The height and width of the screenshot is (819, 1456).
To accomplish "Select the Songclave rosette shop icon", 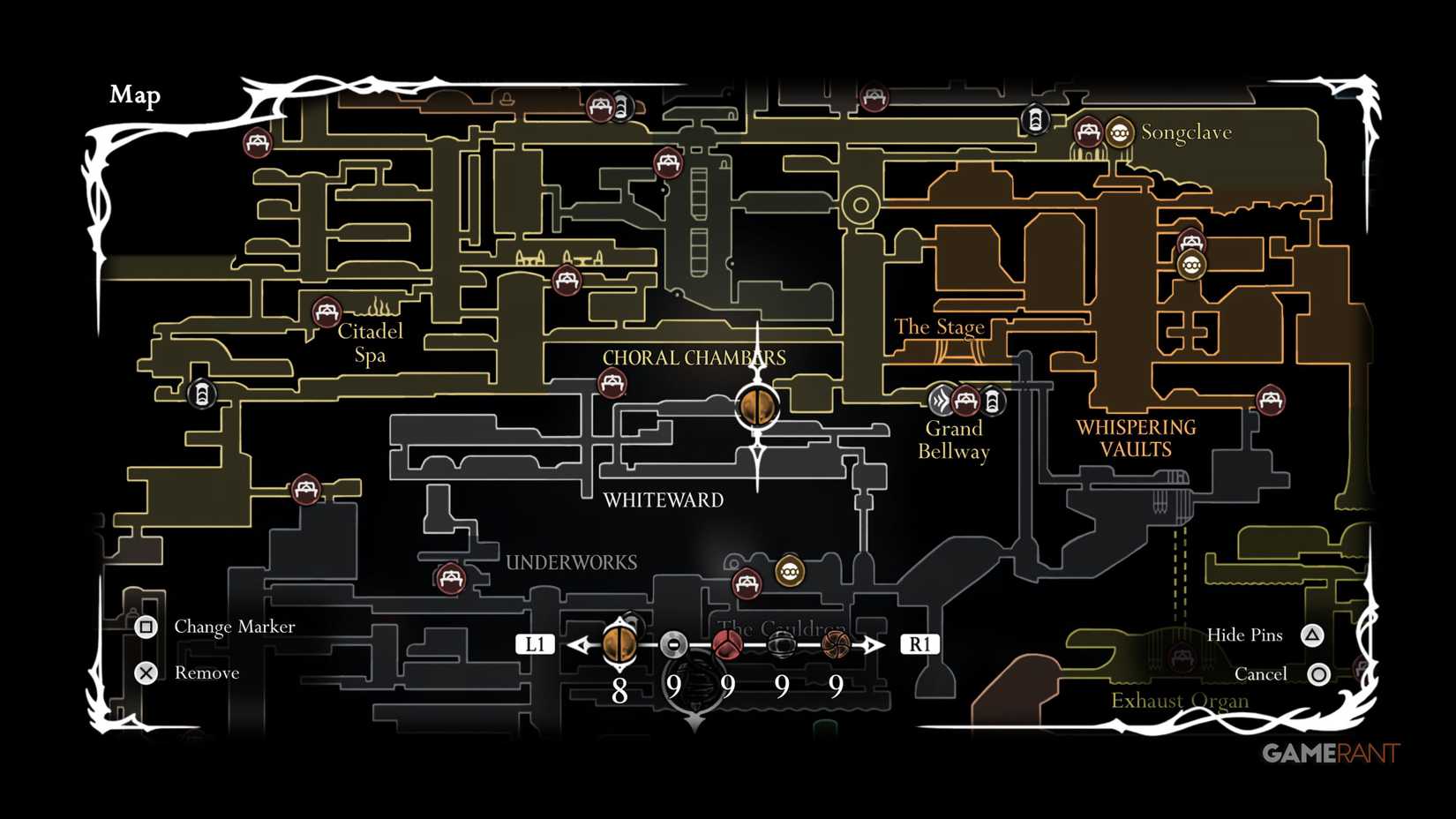I will (1120, 132).
